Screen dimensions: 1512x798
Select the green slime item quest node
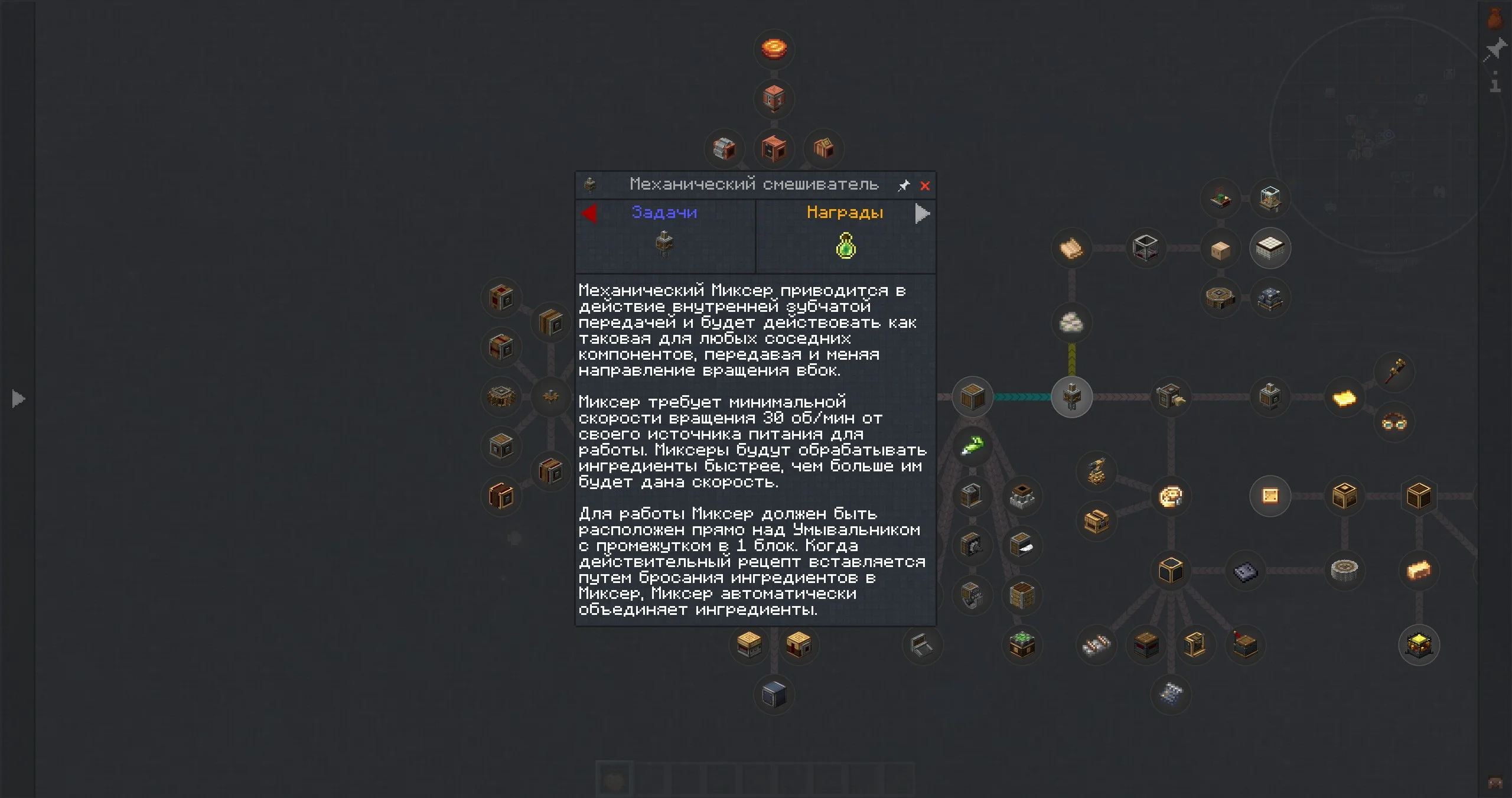pyautogui.click(x=972, y=446)
